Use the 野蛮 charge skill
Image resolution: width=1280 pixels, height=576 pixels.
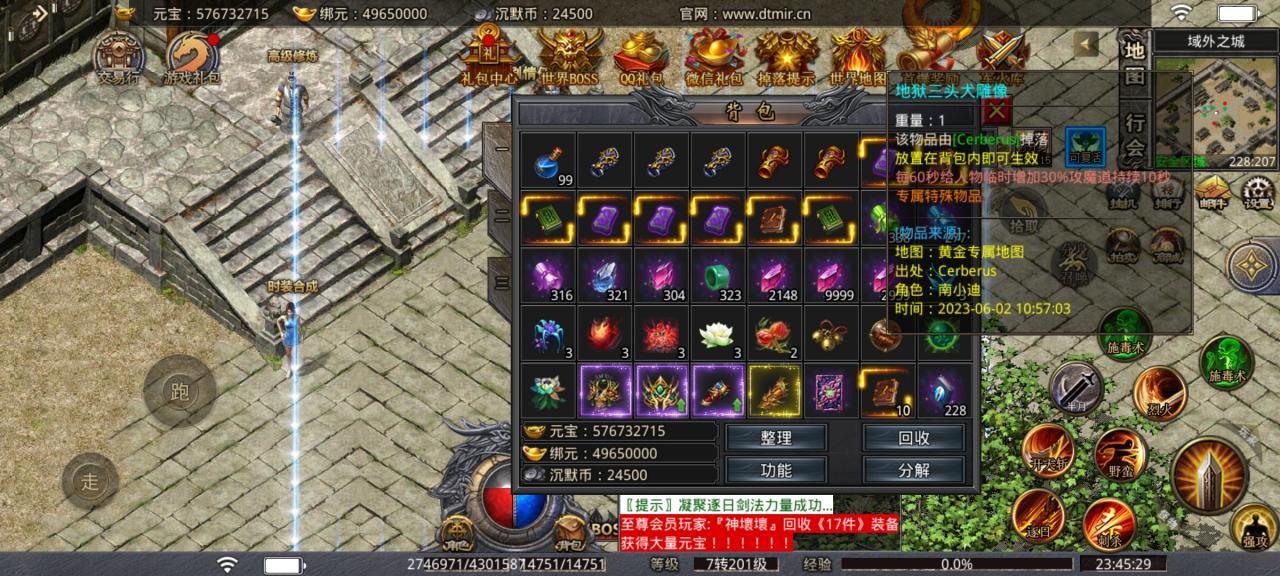[1119, 456]
